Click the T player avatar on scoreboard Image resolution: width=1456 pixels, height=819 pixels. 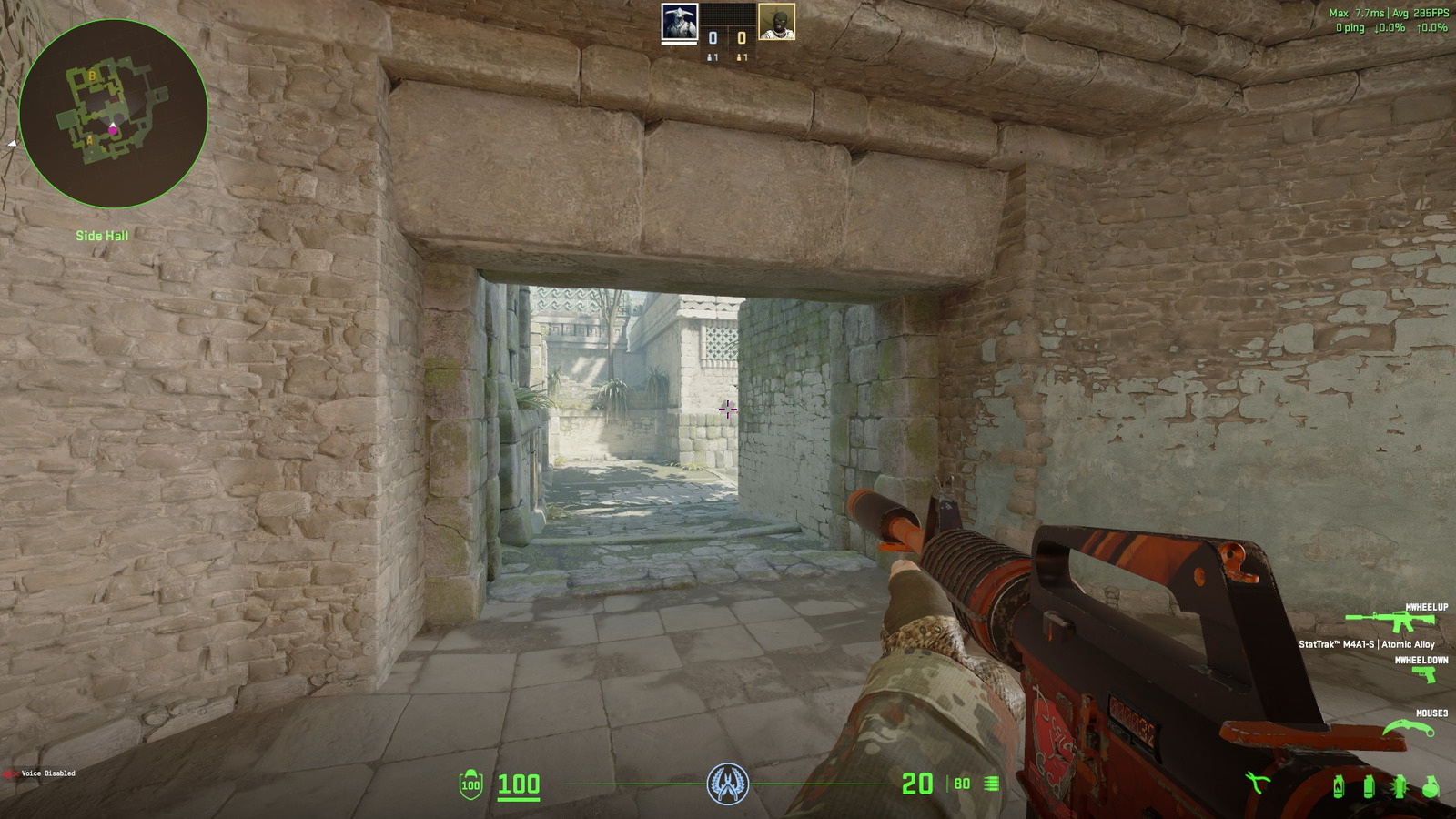[775, 21]
